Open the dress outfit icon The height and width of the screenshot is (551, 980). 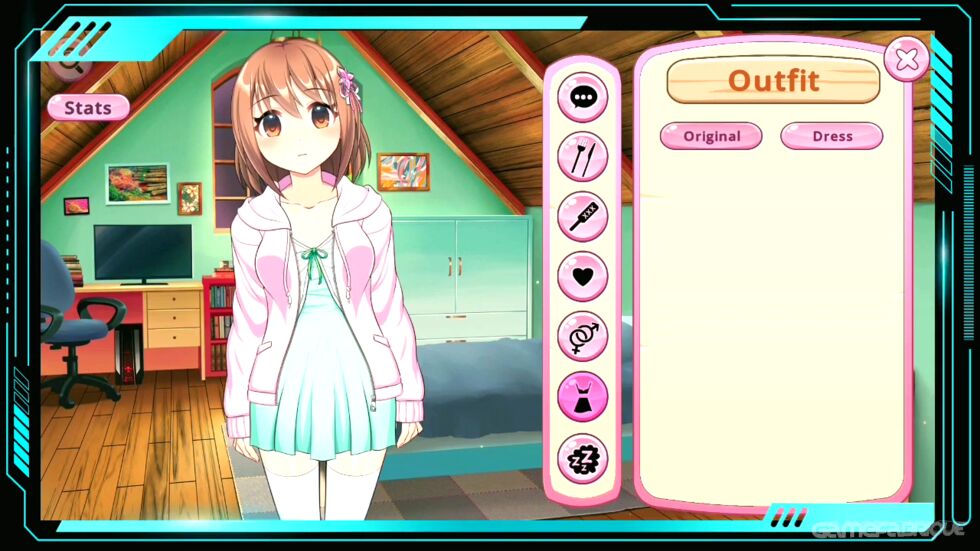tap(582, 397)
